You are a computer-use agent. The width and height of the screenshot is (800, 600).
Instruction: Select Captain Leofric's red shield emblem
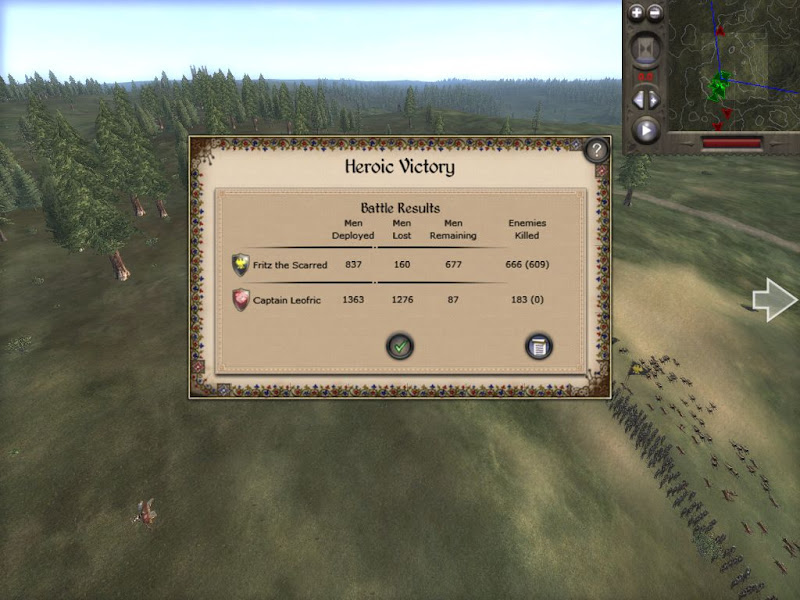[241, 300]
